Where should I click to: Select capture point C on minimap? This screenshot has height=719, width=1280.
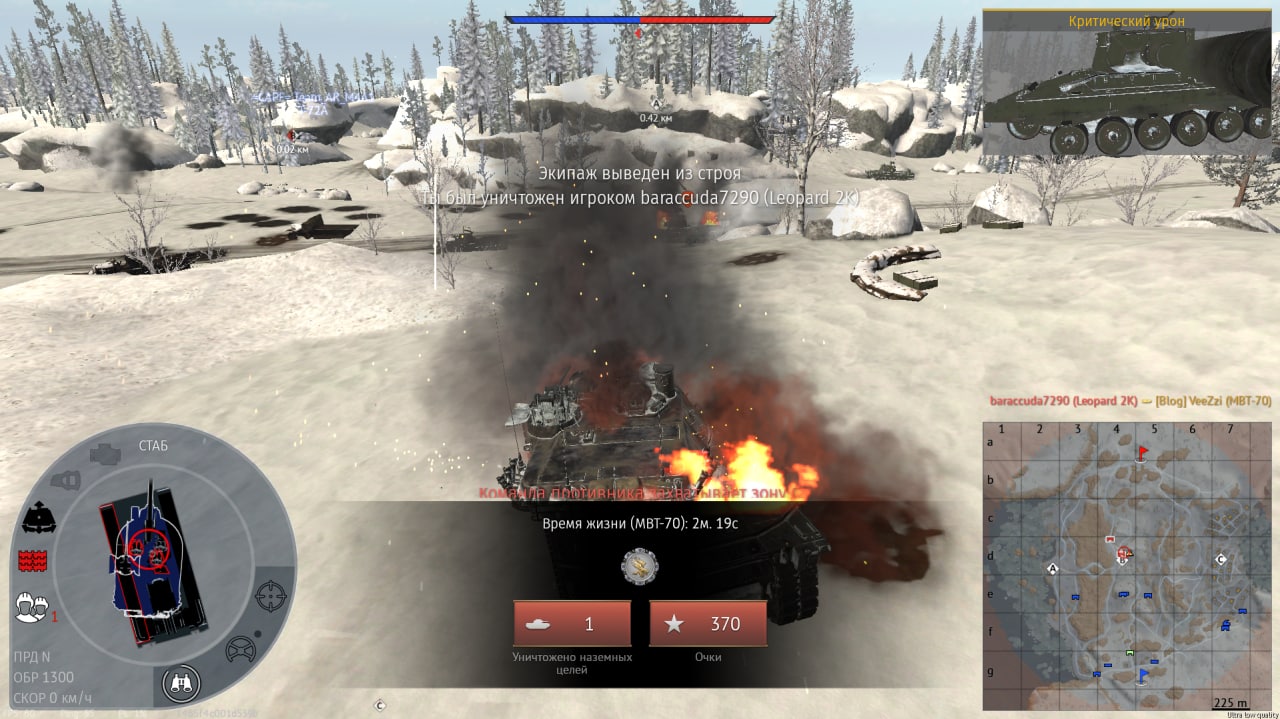[1220, 559]
